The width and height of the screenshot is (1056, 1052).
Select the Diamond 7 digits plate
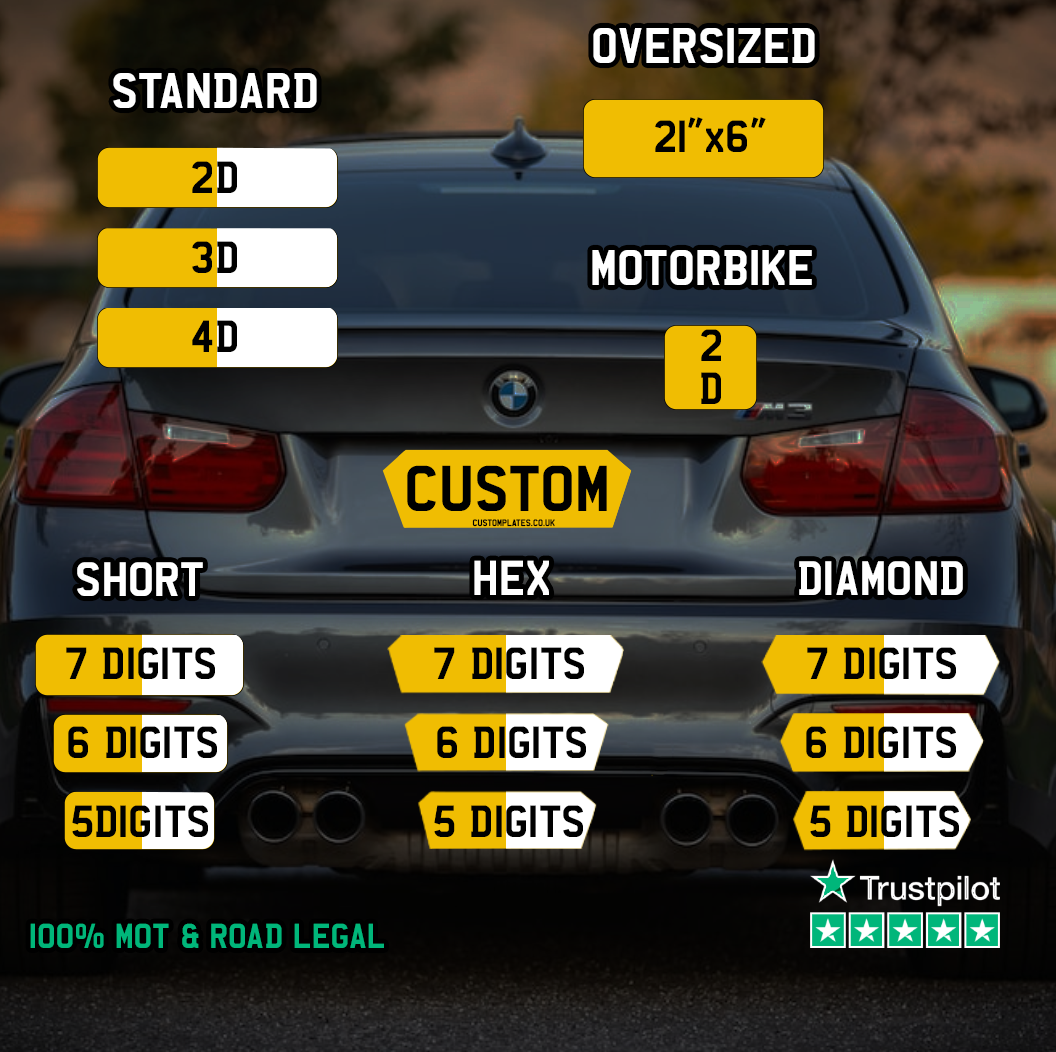(x=881, y=665)
